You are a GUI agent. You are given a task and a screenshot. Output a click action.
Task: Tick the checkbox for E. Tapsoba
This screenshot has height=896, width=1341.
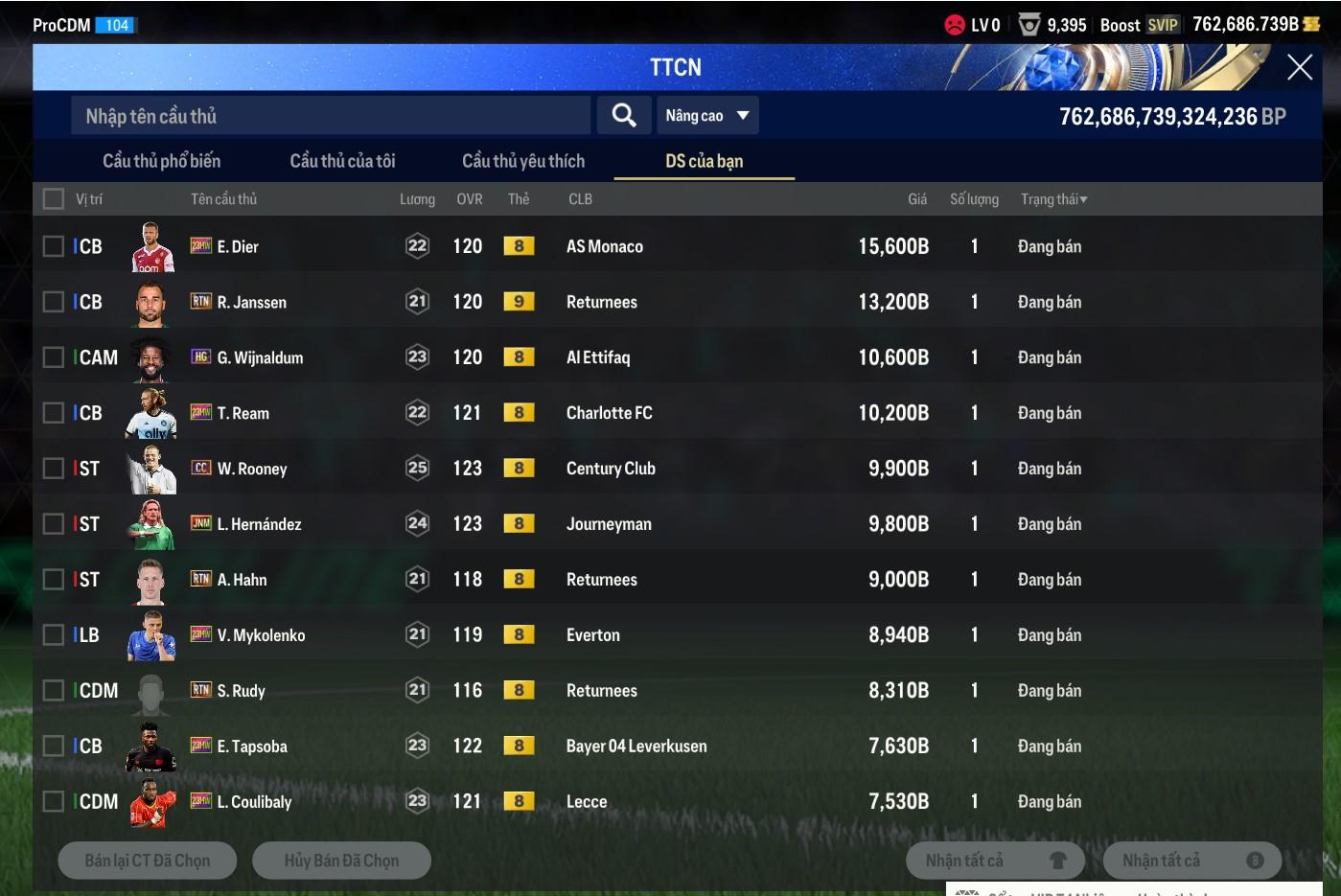click(x=54, y=747)
